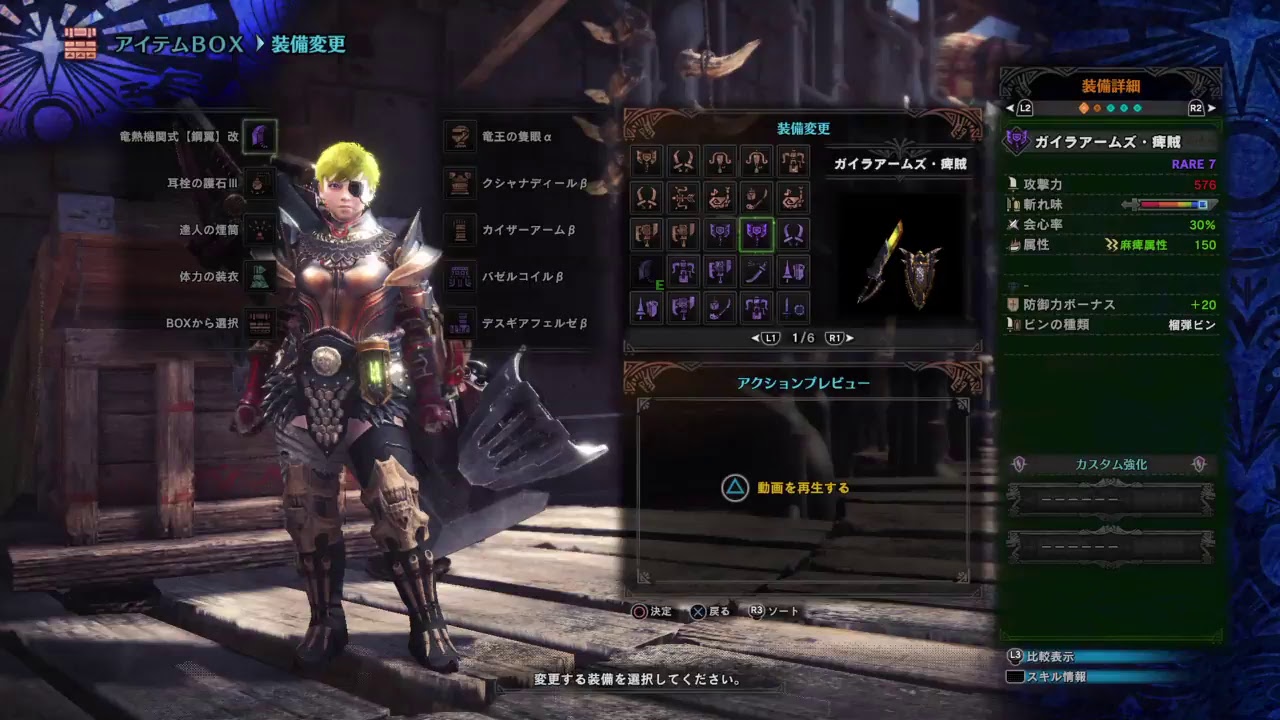Select the 竜王の隻眼α head armor icon
The height and width of the screenshot is (720, 1280).
[x=459, y=135]
